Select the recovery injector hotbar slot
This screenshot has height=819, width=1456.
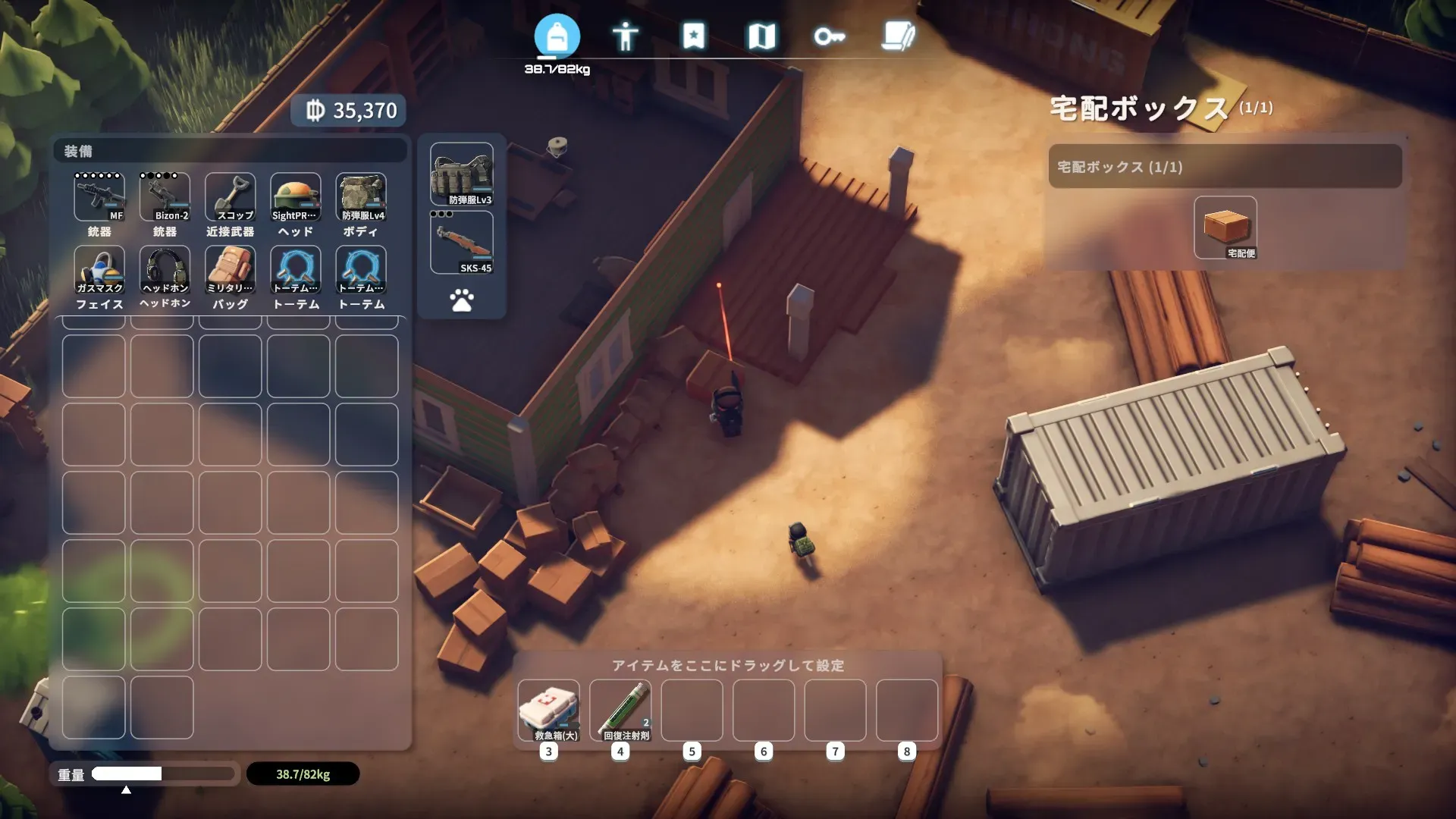click(x=620, y=711)
